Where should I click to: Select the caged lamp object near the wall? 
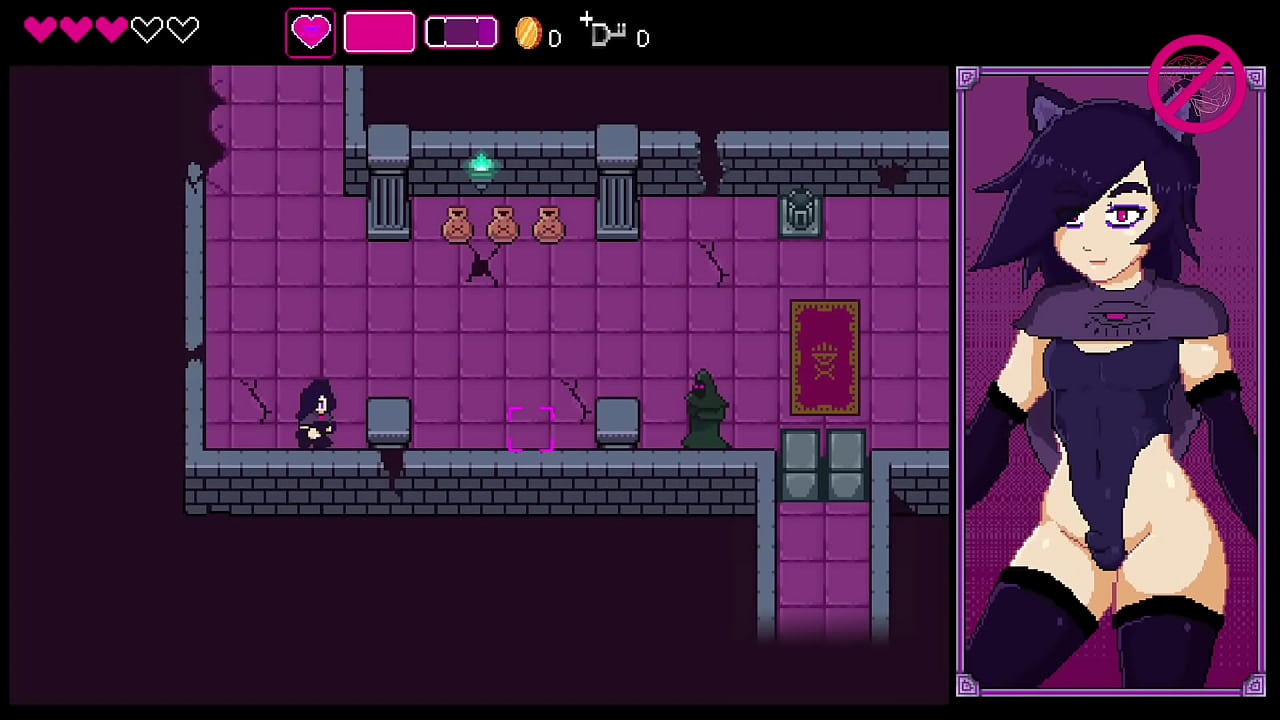click(x=799, y=212)
